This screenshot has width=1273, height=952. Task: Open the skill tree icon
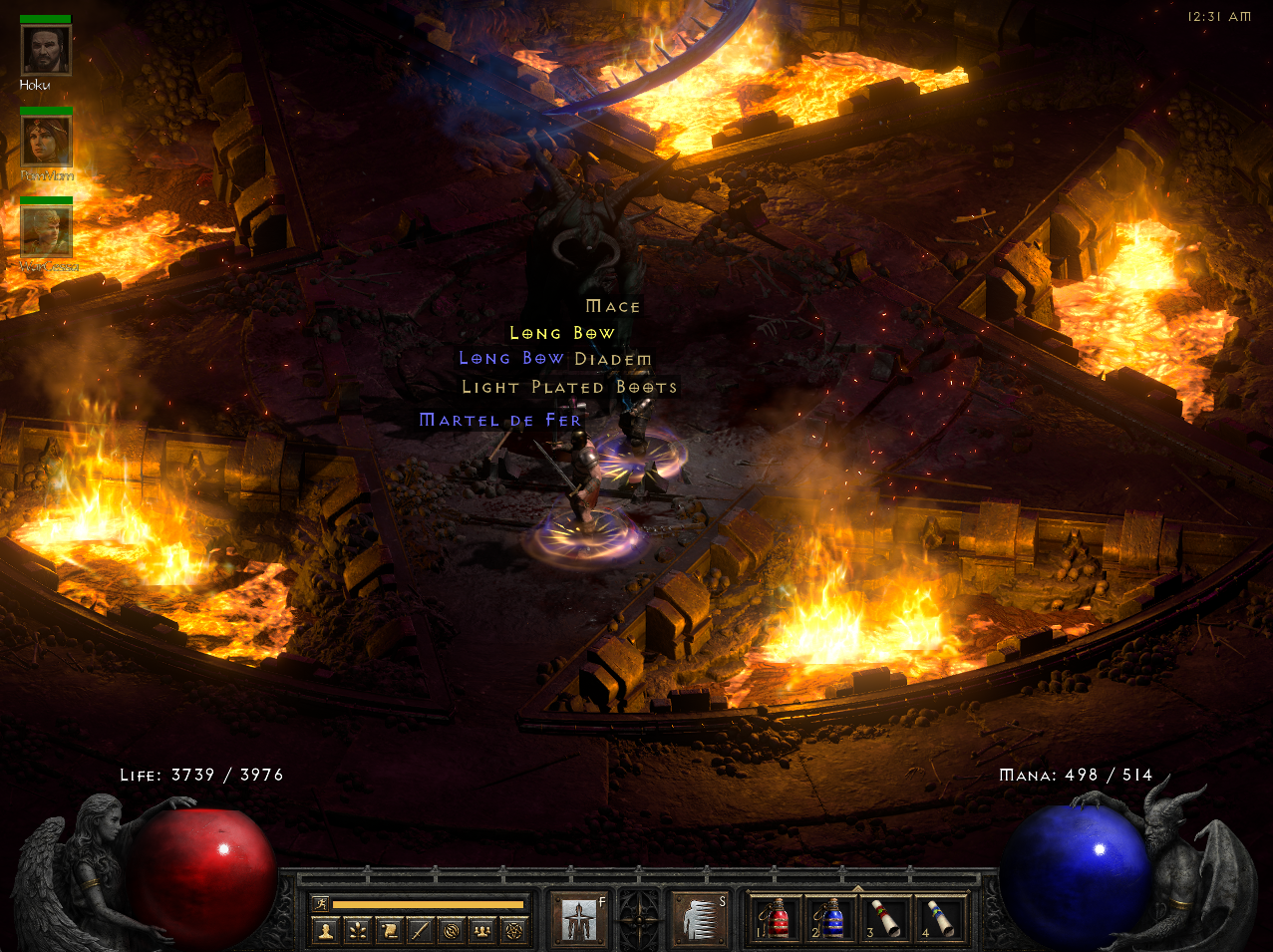(357, 931)
